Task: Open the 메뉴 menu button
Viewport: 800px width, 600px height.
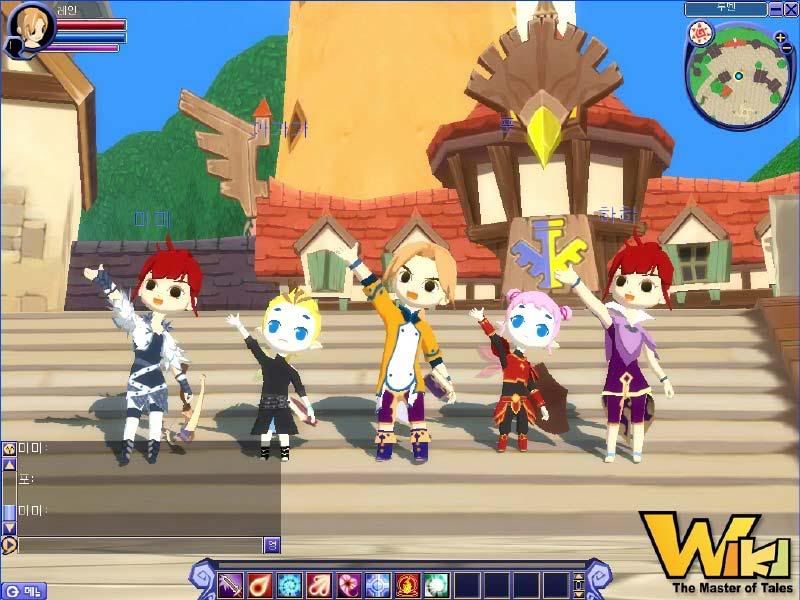Action: [x=24, y=590]
